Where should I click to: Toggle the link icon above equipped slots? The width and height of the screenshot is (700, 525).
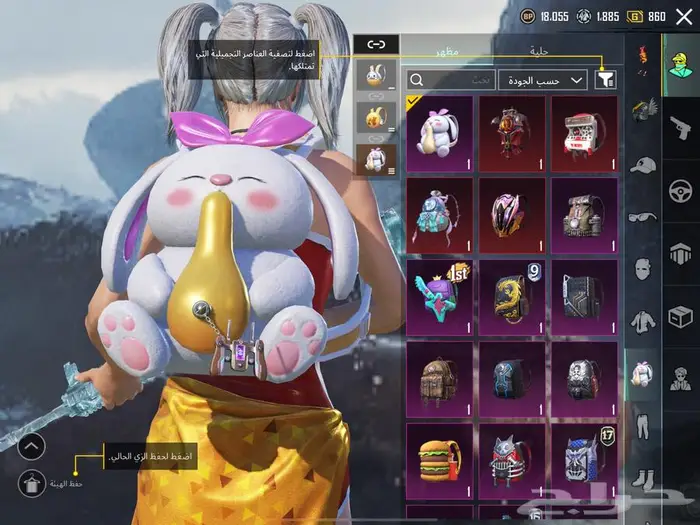pyautogui.click(x=376, y=44)
